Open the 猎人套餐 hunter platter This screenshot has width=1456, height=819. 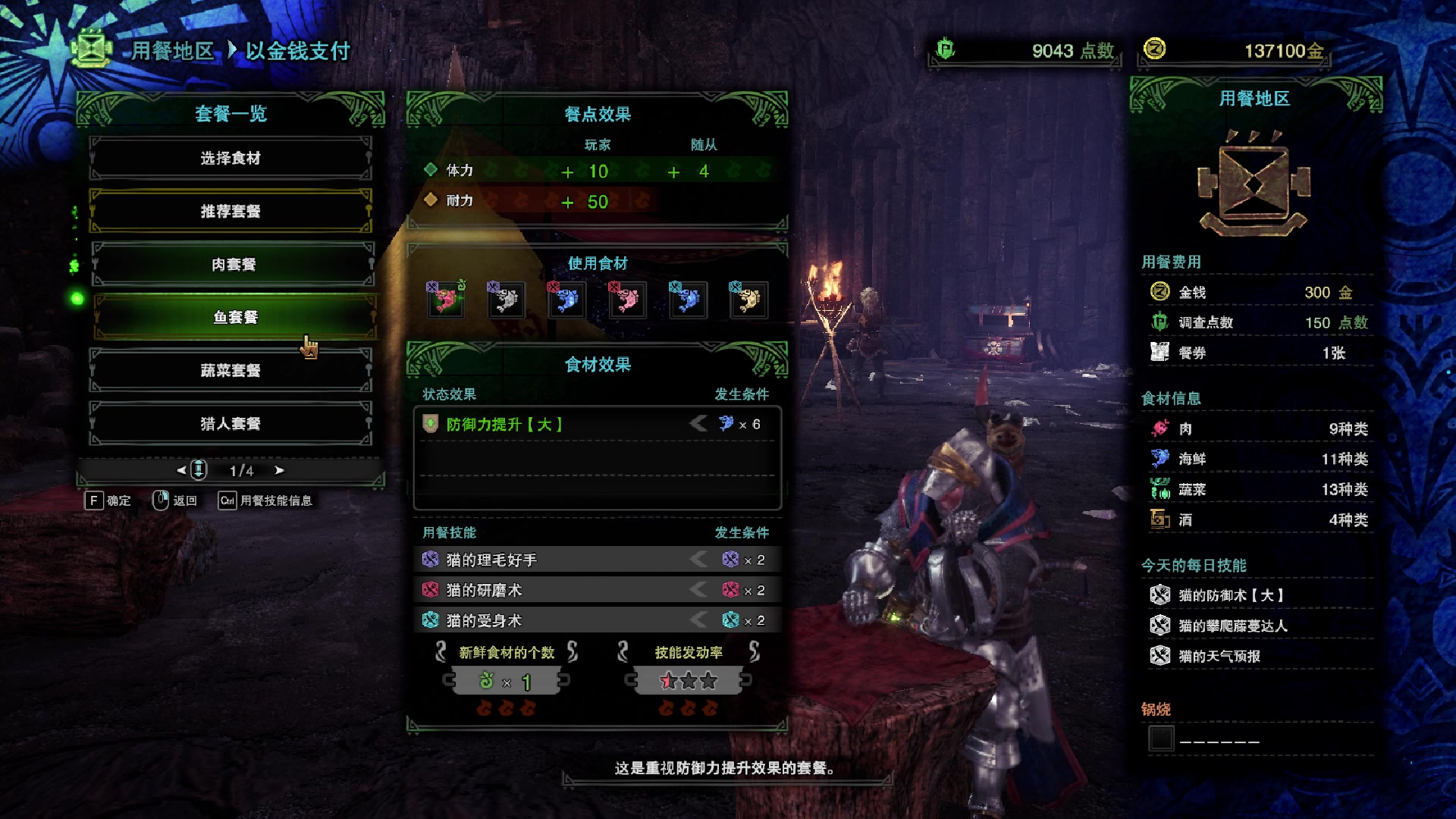click(231, 423)
